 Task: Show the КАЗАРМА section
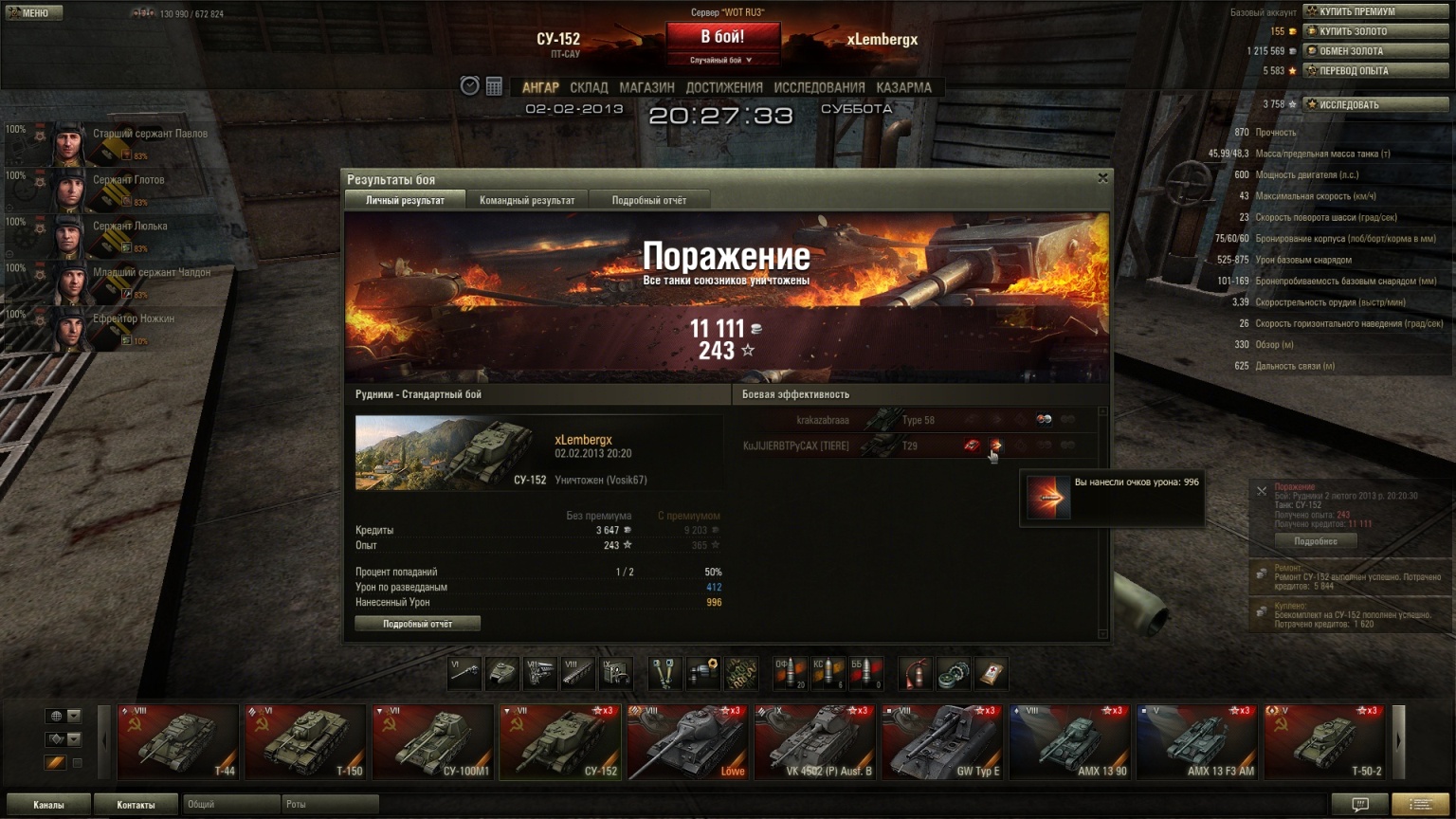click(903, 87)
